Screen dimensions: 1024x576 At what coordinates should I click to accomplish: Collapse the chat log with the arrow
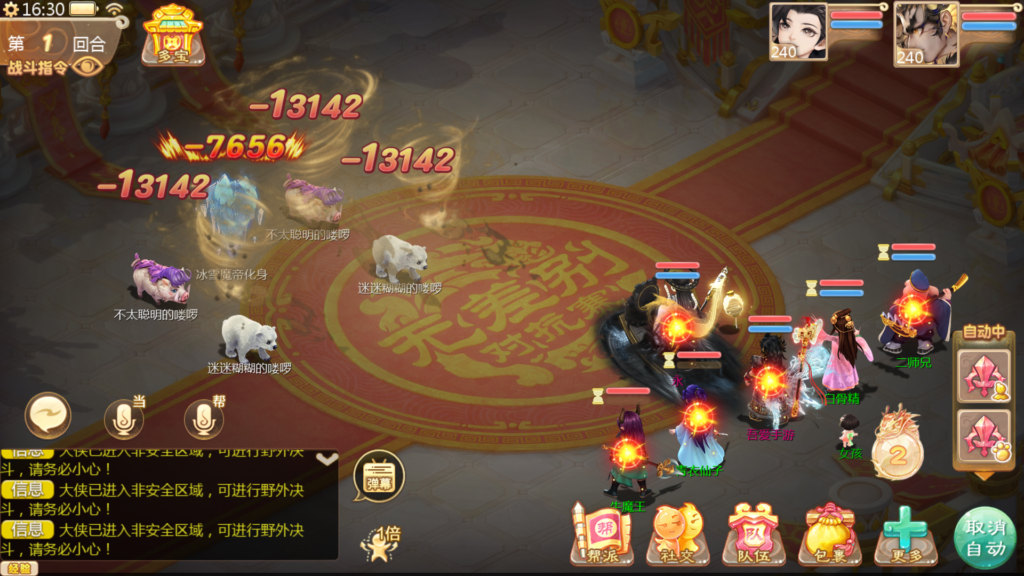click(x=326, y=459)
